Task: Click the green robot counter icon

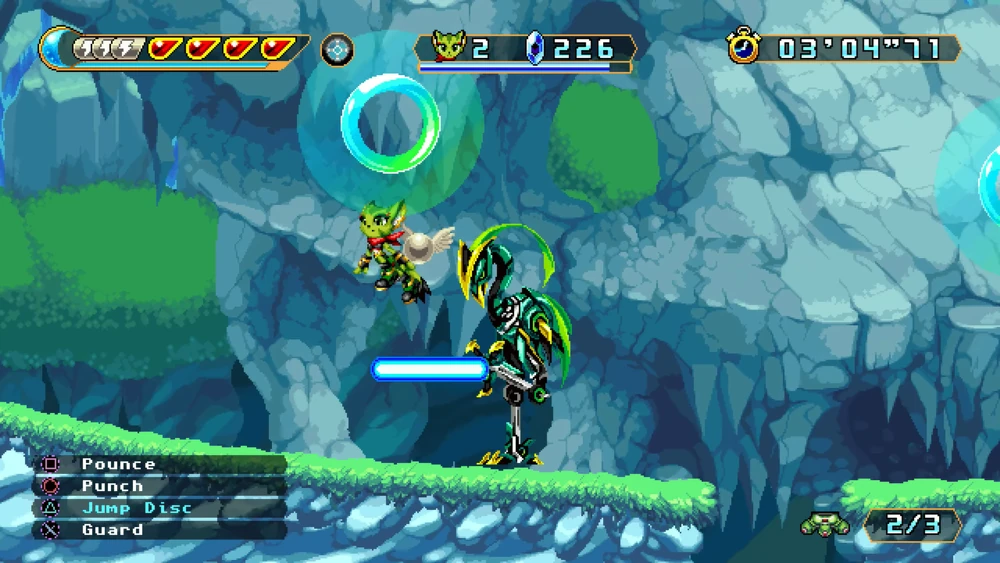Action: pyautogui.click(x=824, y=524)
